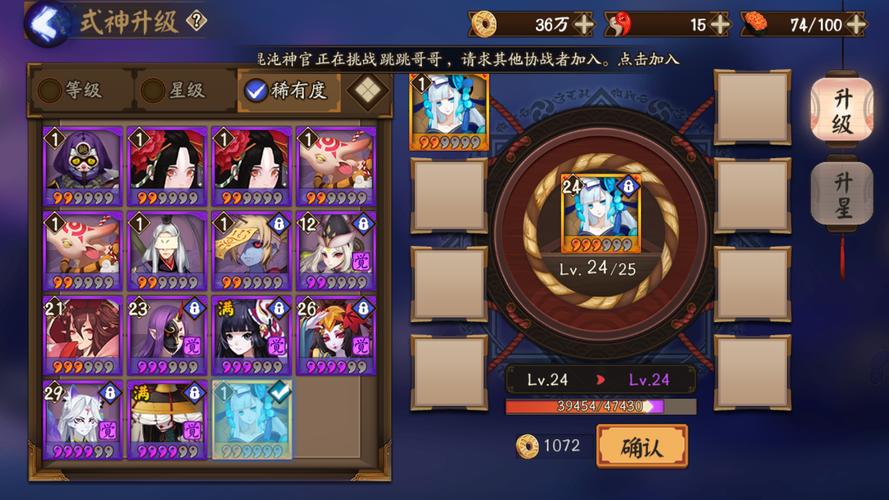Screen dimensions: 889x500
Task: Add more gold coins with plus button
Action: click(583, 24)
